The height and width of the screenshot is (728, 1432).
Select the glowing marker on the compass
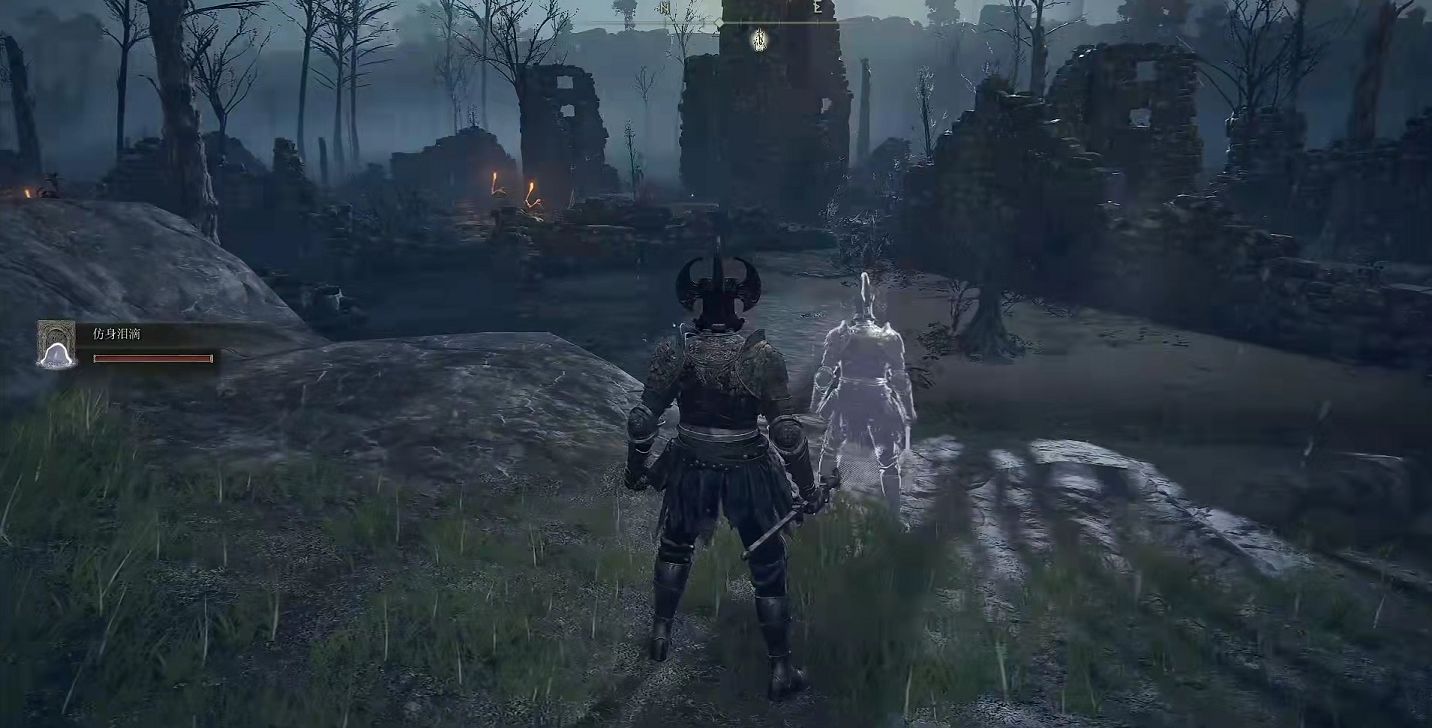click(x=759, y=39)
